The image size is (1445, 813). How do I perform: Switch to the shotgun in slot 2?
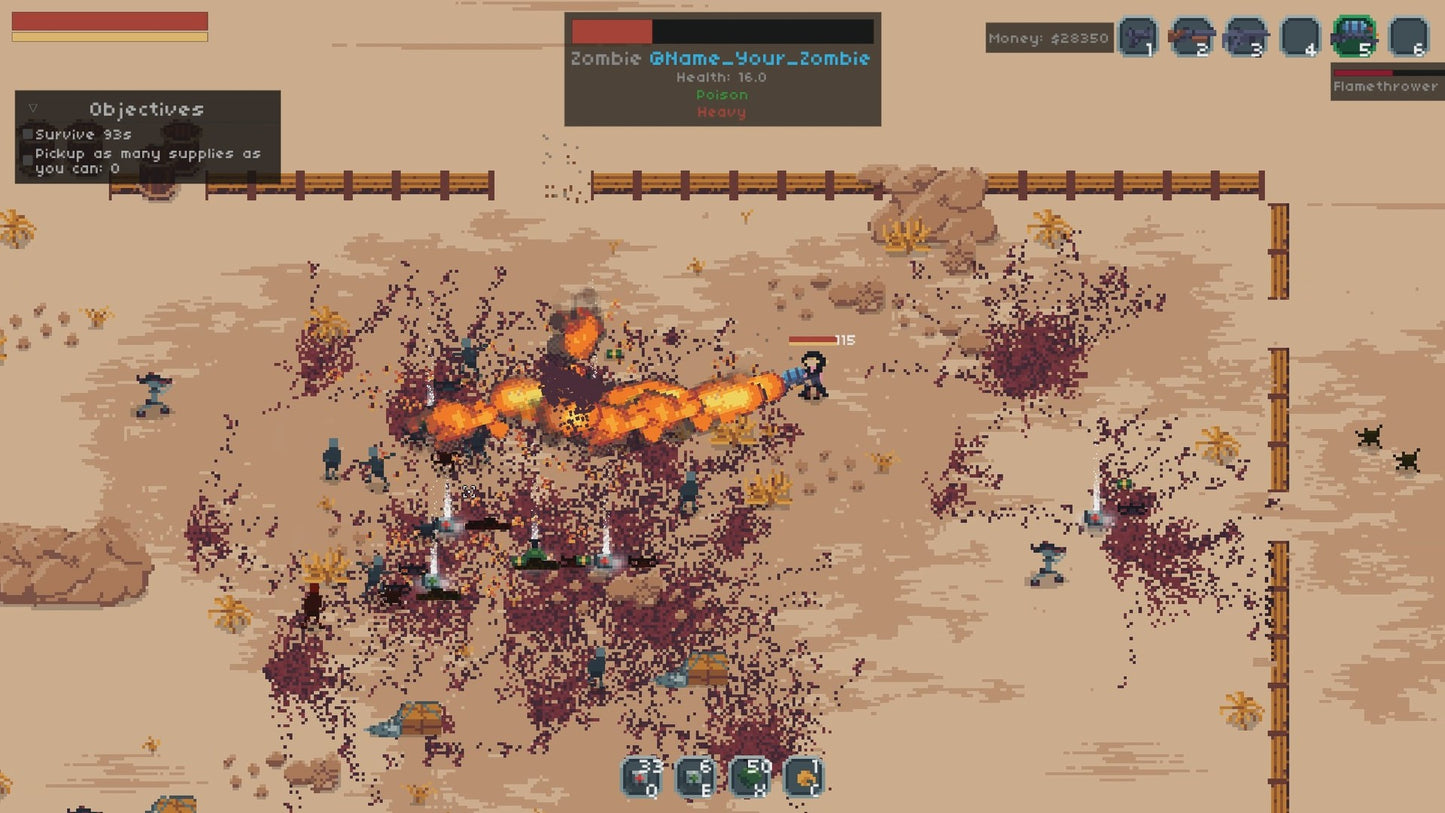tap(1192, 38)
